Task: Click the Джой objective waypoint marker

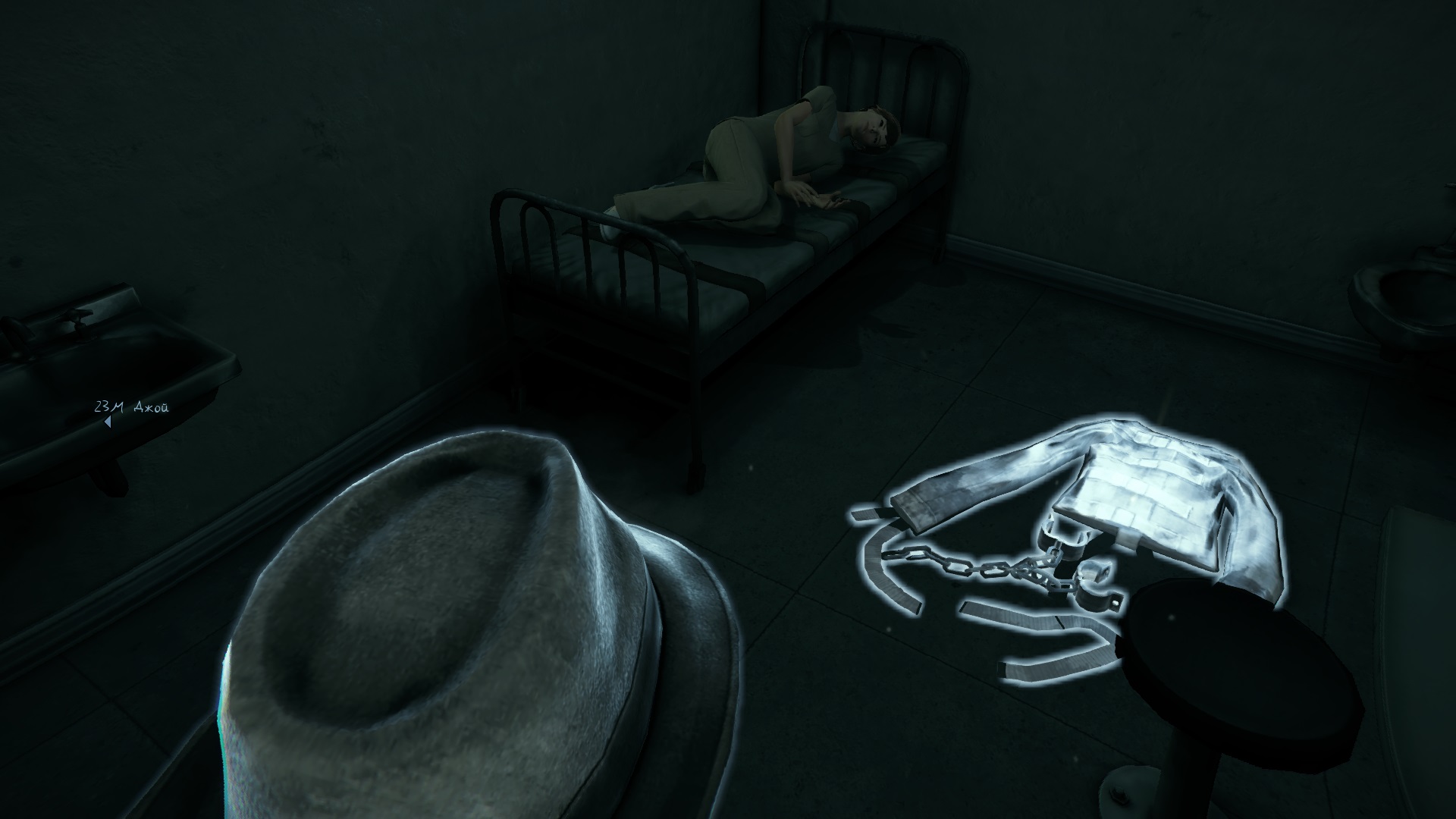Action: 108,422
